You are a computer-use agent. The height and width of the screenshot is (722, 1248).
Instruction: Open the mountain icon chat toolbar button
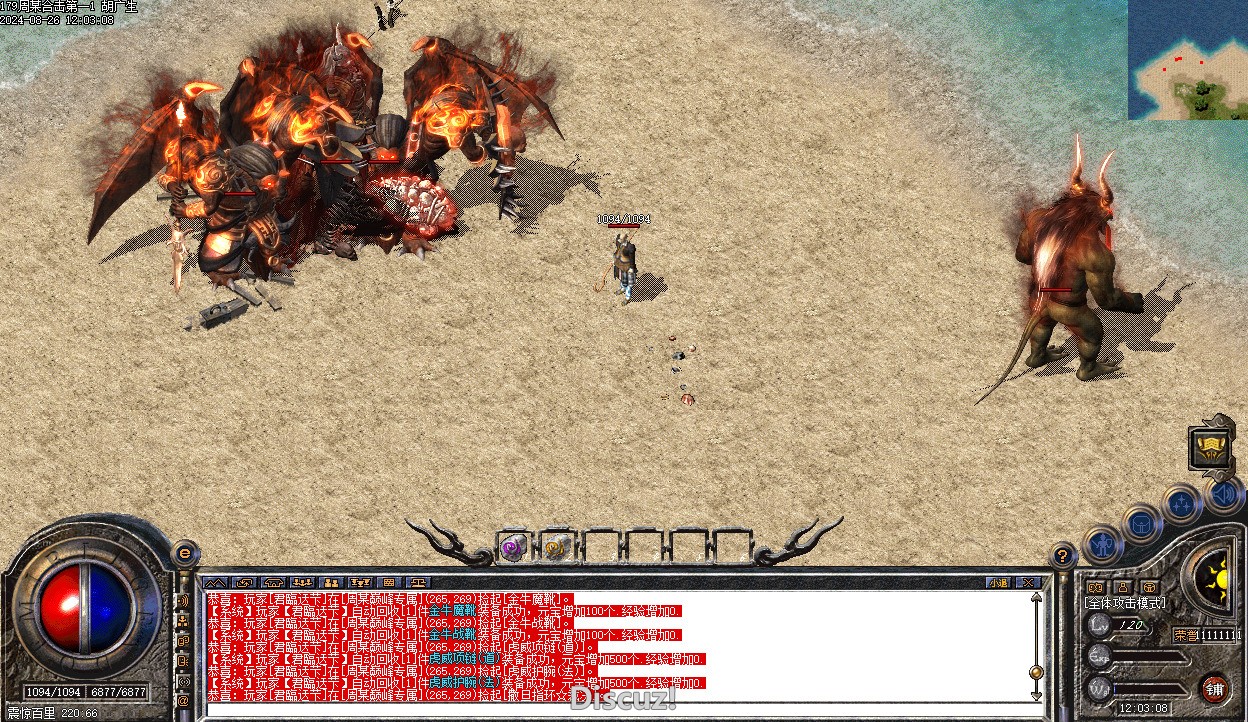(x=215, y=582)
